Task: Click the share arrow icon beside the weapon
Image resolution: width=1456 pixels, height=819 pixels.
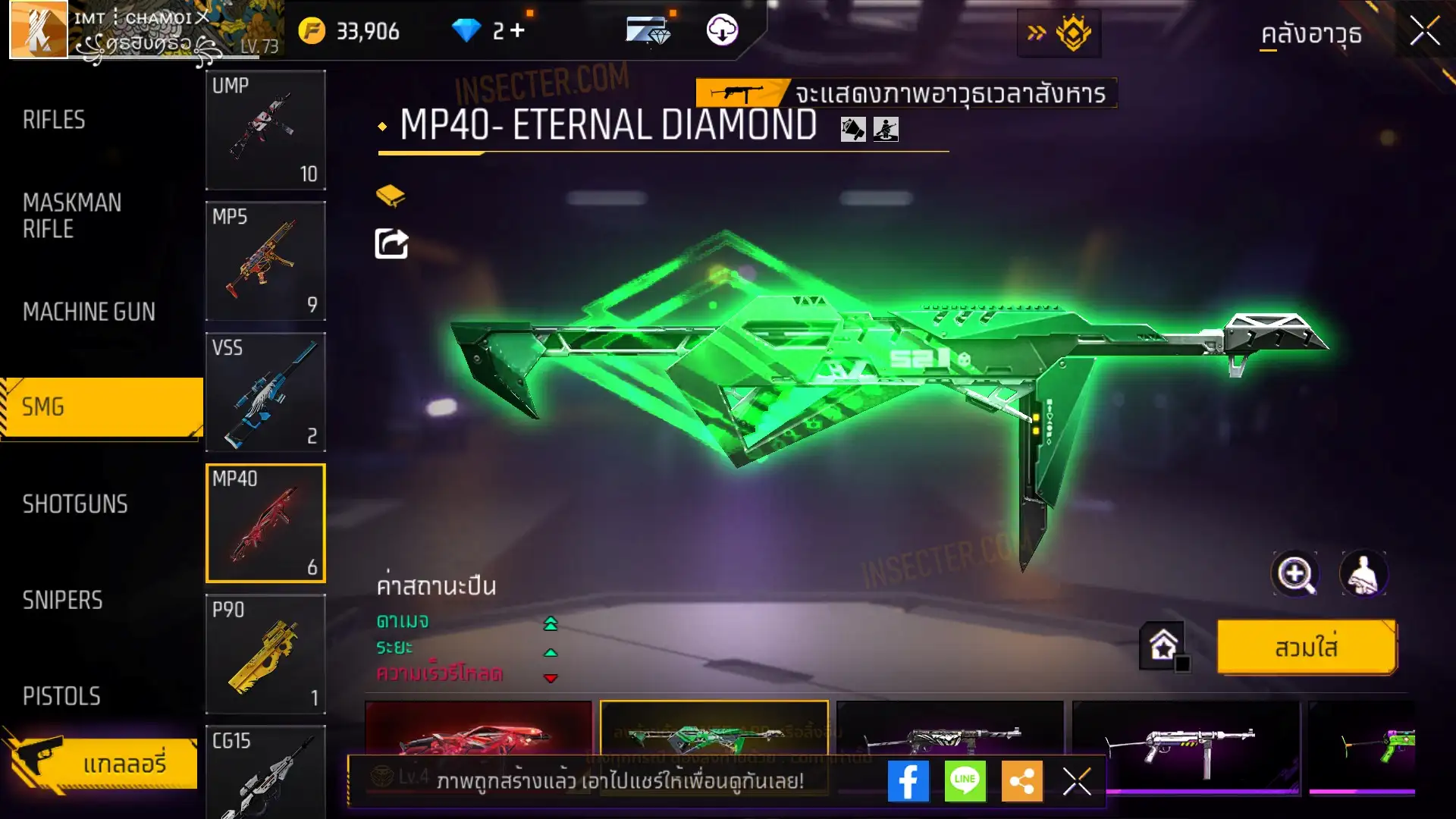Action: (391, 243)
